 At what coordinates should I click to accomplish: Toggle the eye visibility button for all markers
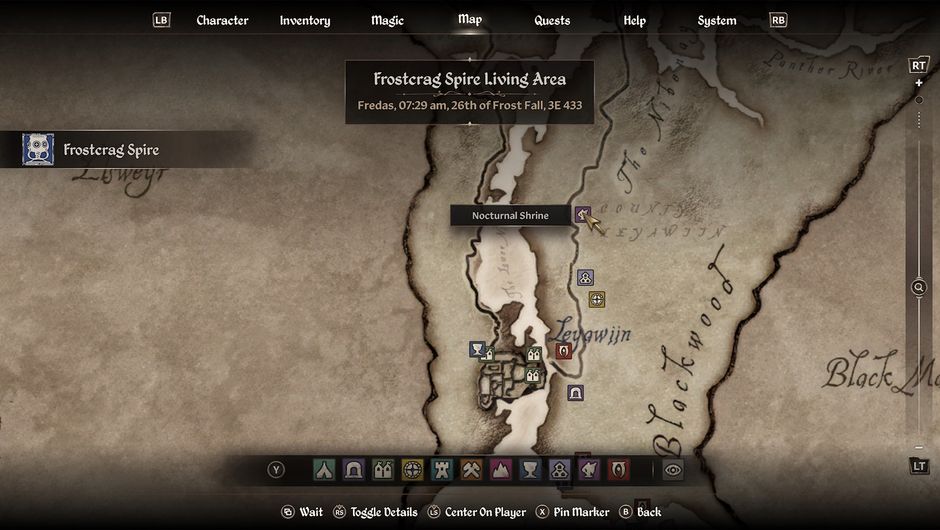(x=673, y=469)
